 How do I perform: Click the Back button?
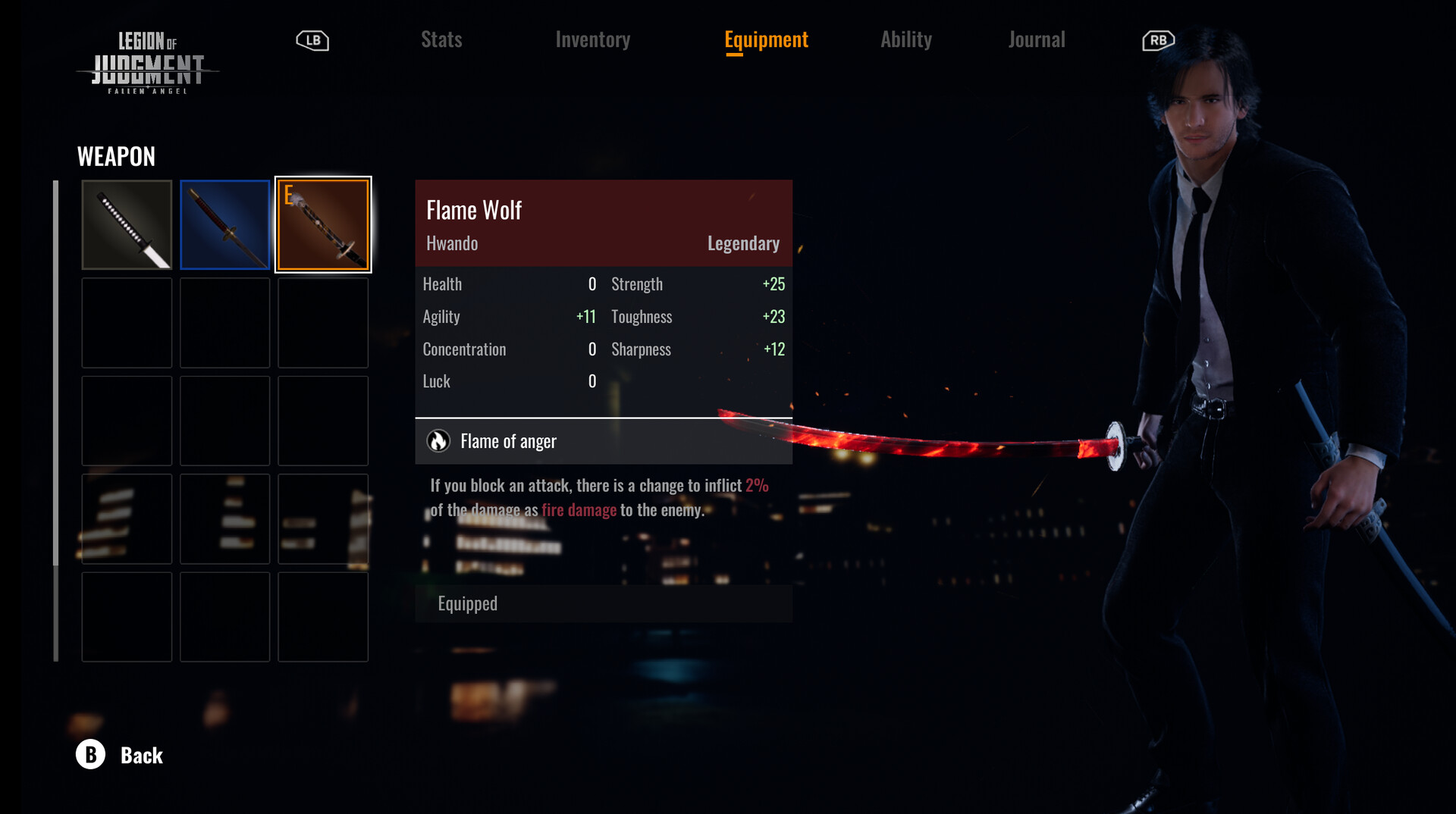[141, 755]
